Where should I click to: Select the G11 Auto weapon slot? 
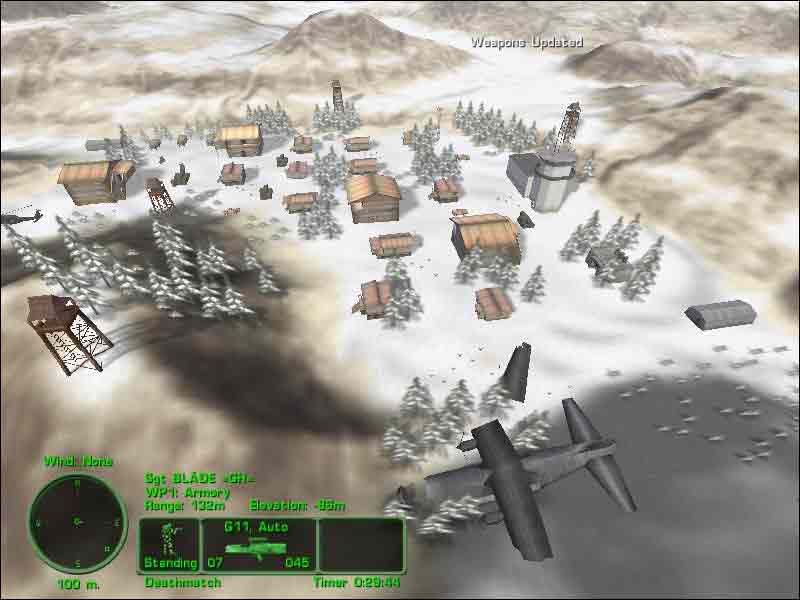pos(259,545)
